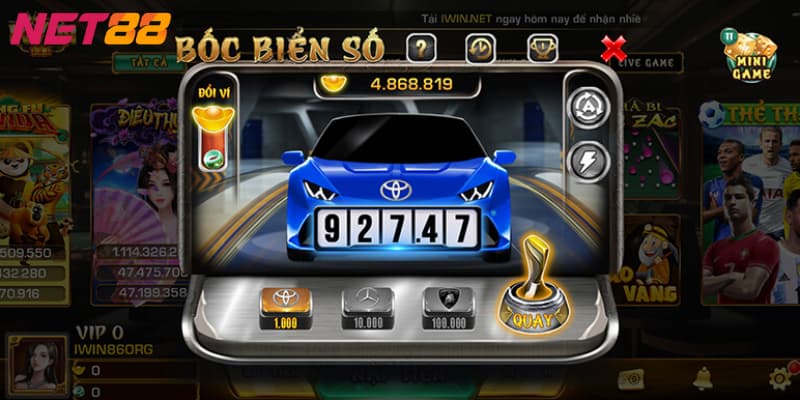The height and width of the screenshot is (400, 800).
Task: Activate the auto-spin circular arrows button
Action: (590, 108)
